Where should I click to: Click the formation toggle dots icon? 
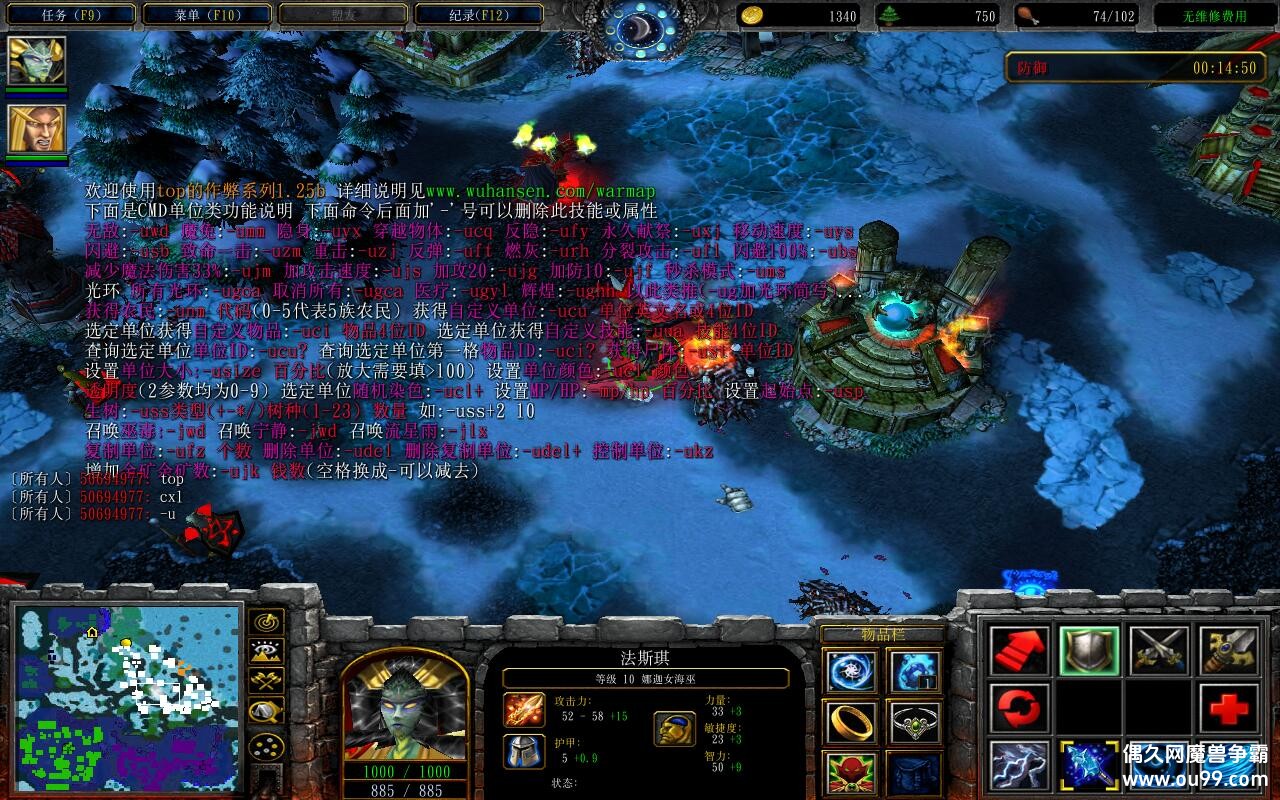pyautogui.click(x=265, y=746)
